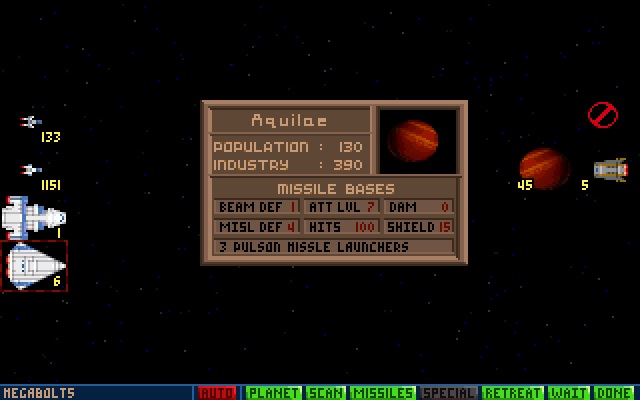Select the WAIT button
Image resolution: width=640 pixels, height=400 pixels.
tap(570, 393)
